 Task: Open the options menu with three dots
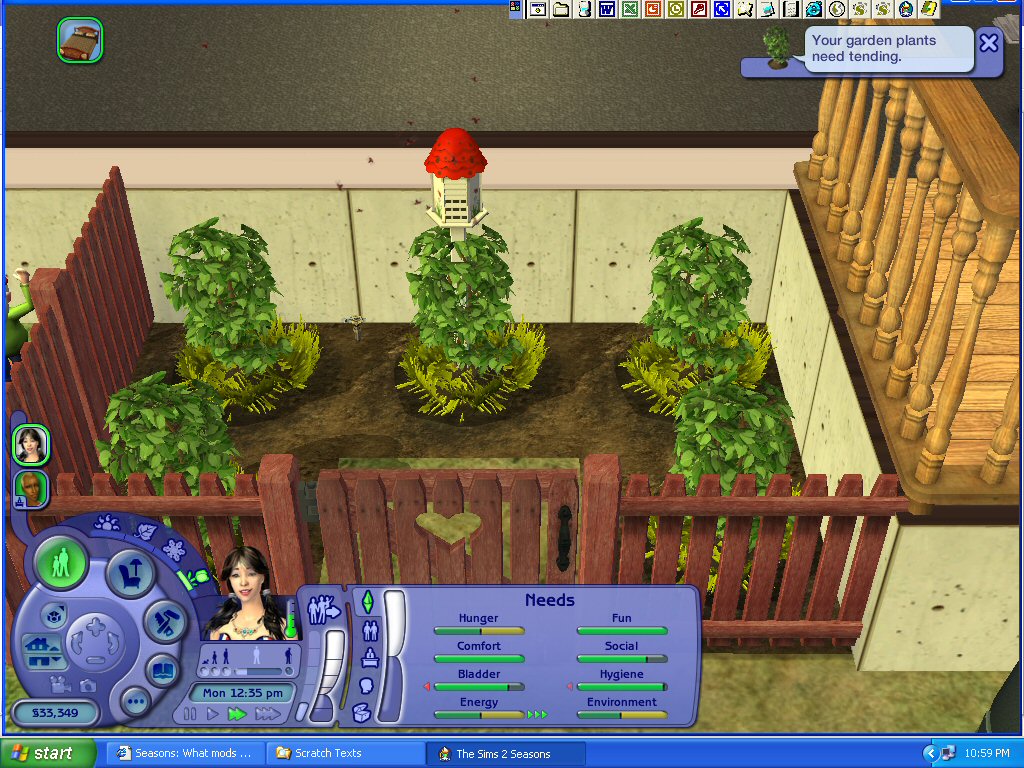[x=135, y=701]
